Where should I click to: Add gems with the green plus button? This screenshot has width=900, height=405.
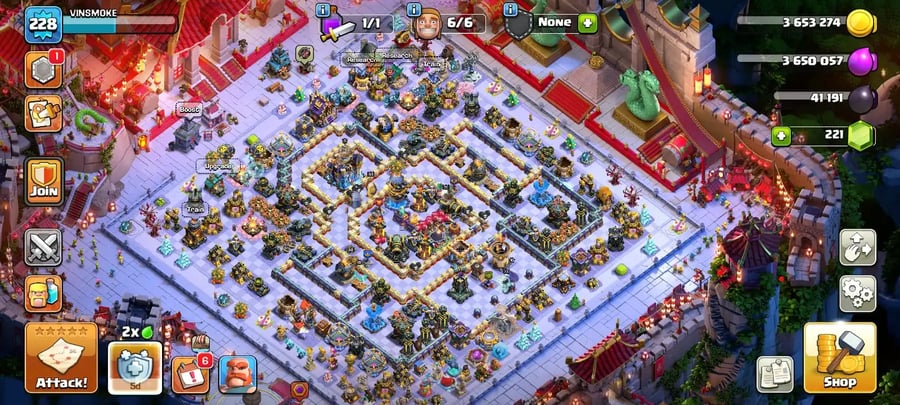[x=781, y=134]
